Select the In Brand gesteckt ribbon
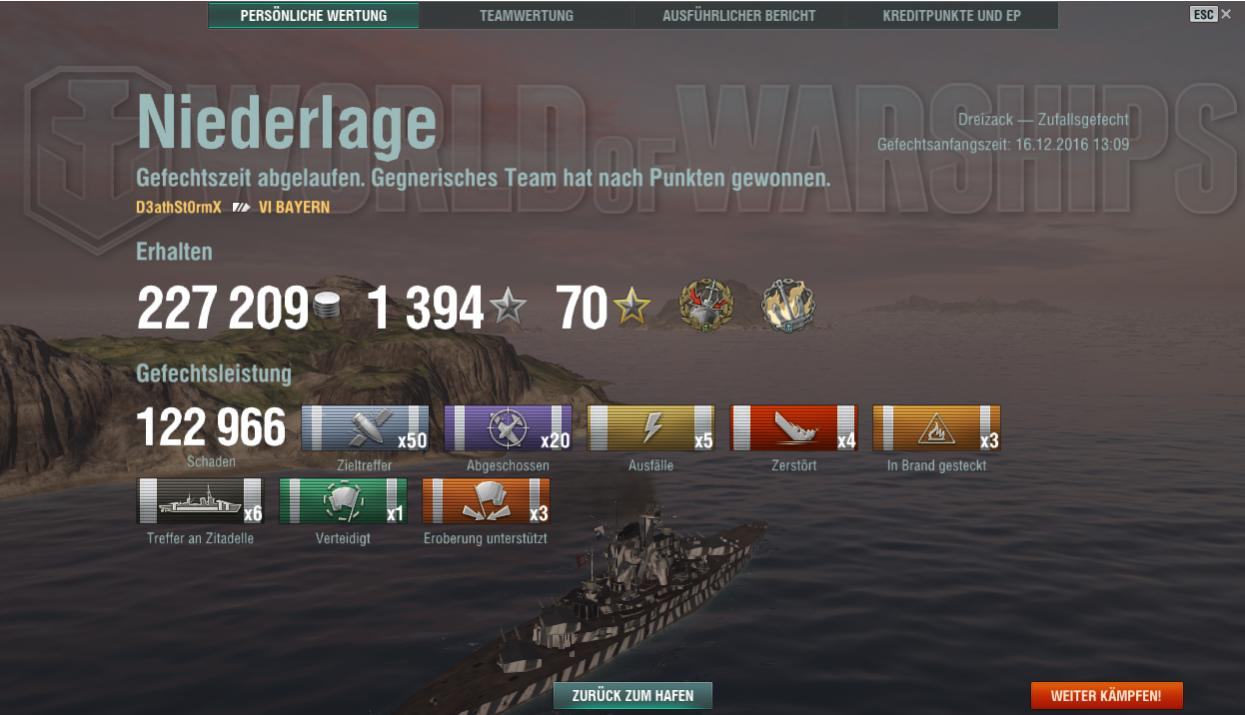The width and height of the screenshot is (1245, 715). (x=936, y=428)
